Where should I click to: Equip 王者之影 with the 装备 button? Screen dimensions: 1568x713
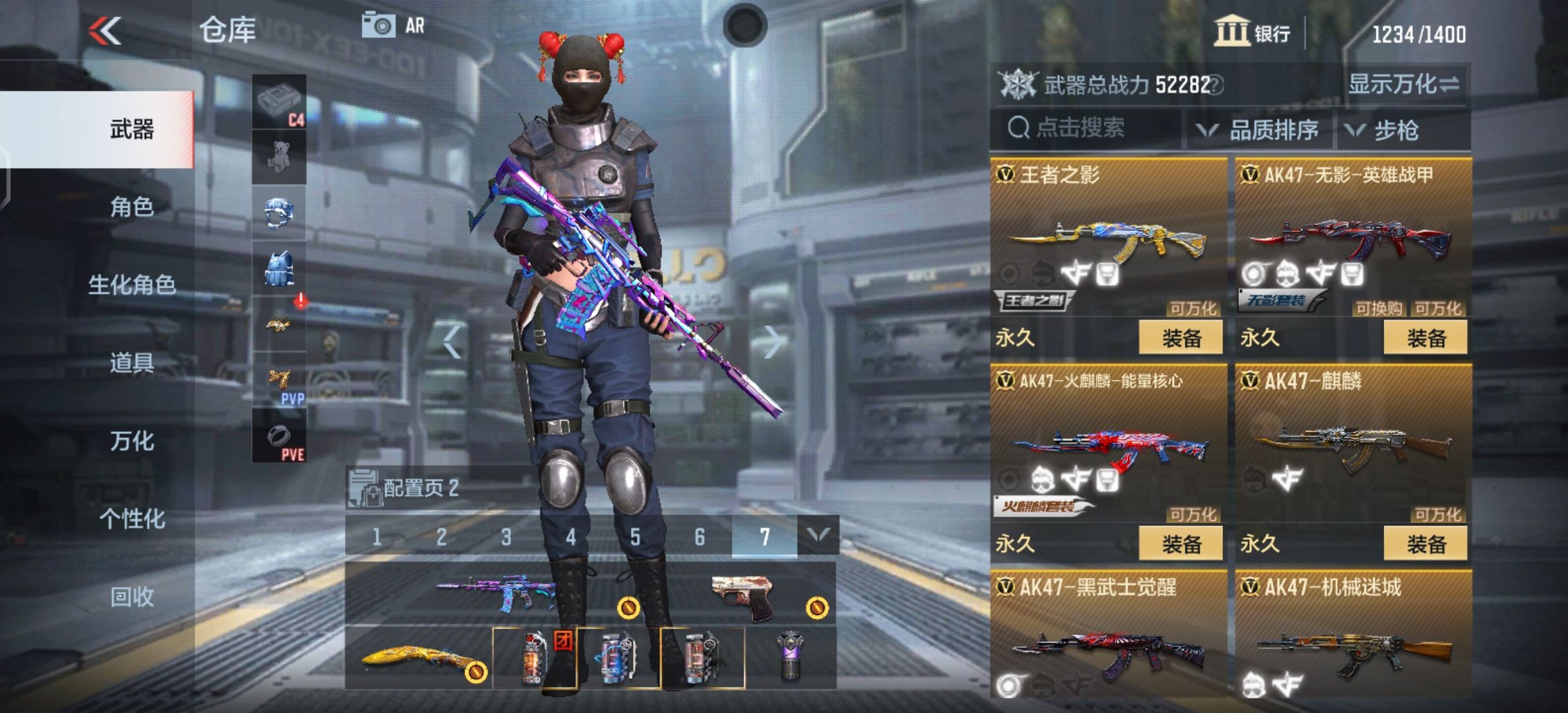point(1181,338)
